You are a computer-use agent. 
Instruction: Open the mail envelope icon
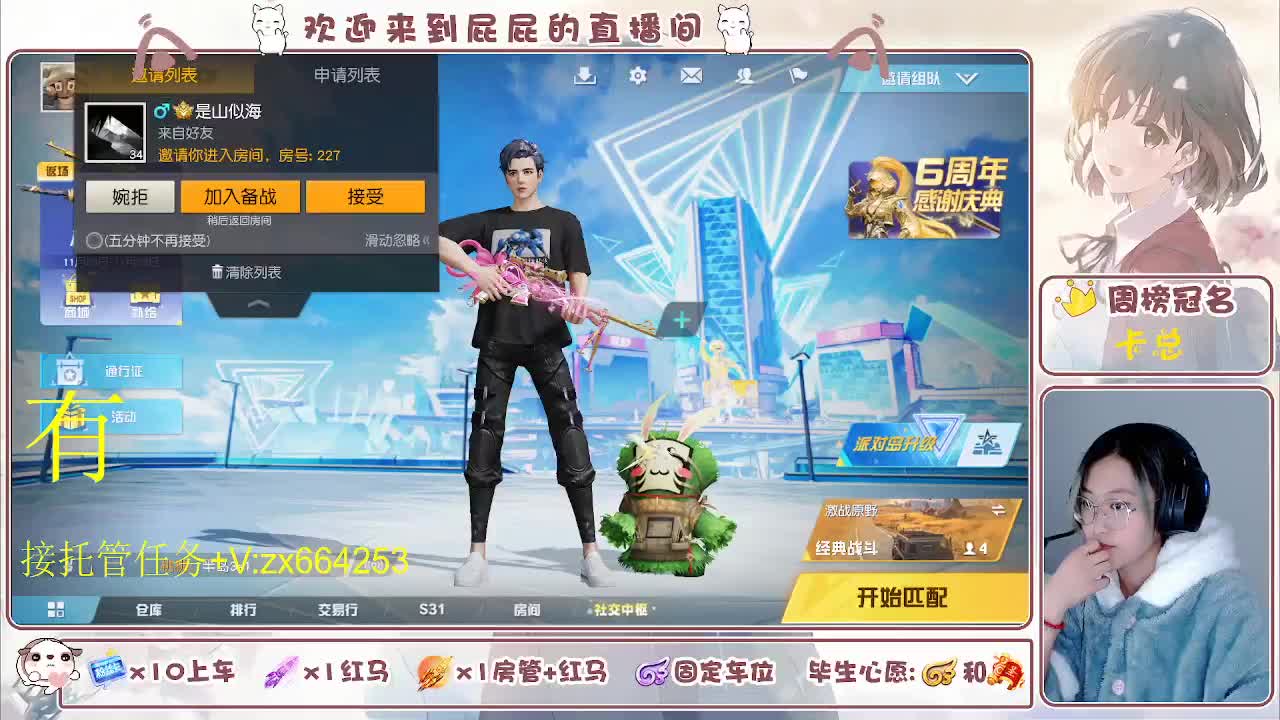[x=690, y=75]
